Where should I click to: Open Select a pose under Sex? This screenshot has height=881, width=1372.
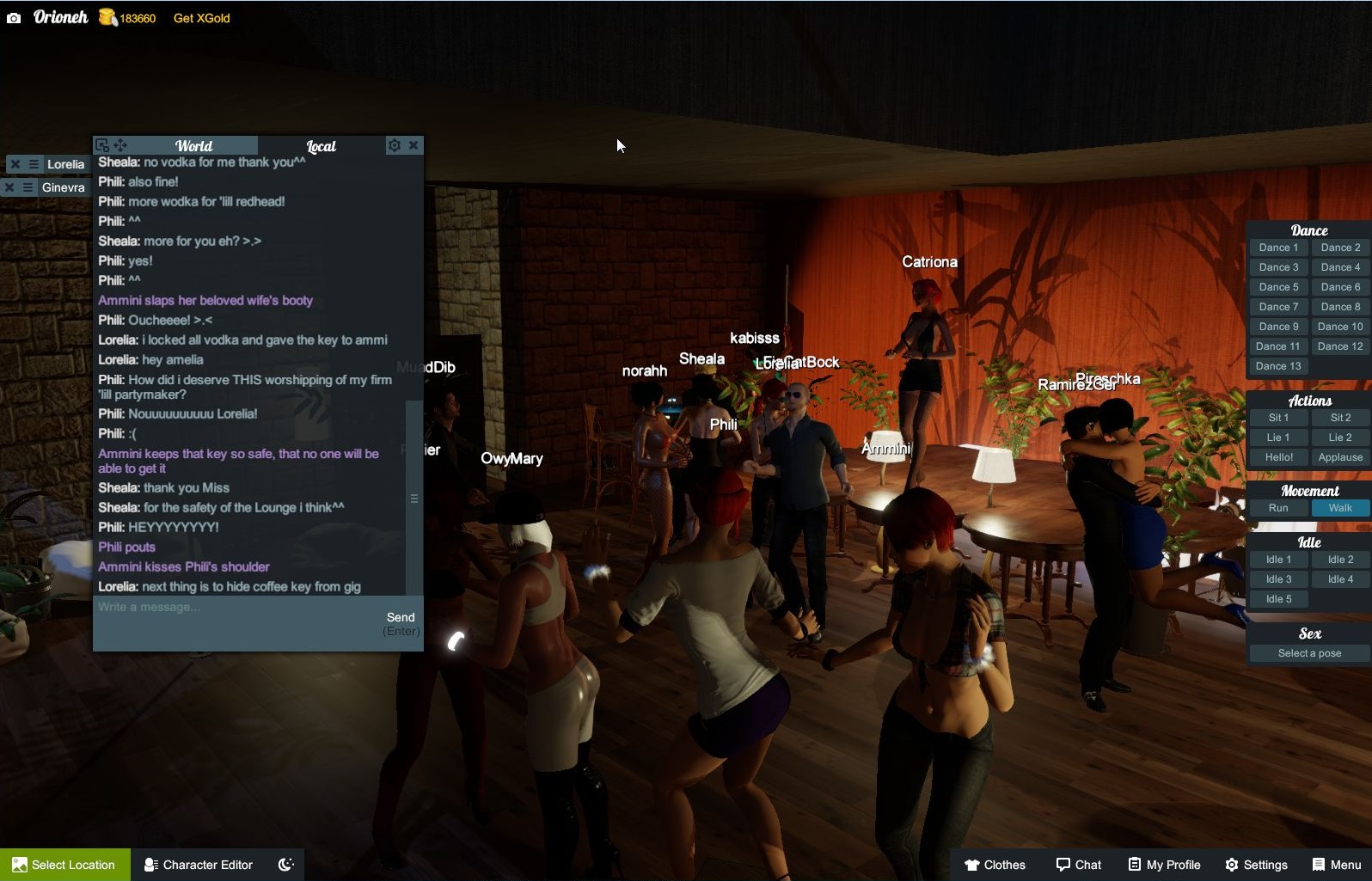click(1308, 653)
